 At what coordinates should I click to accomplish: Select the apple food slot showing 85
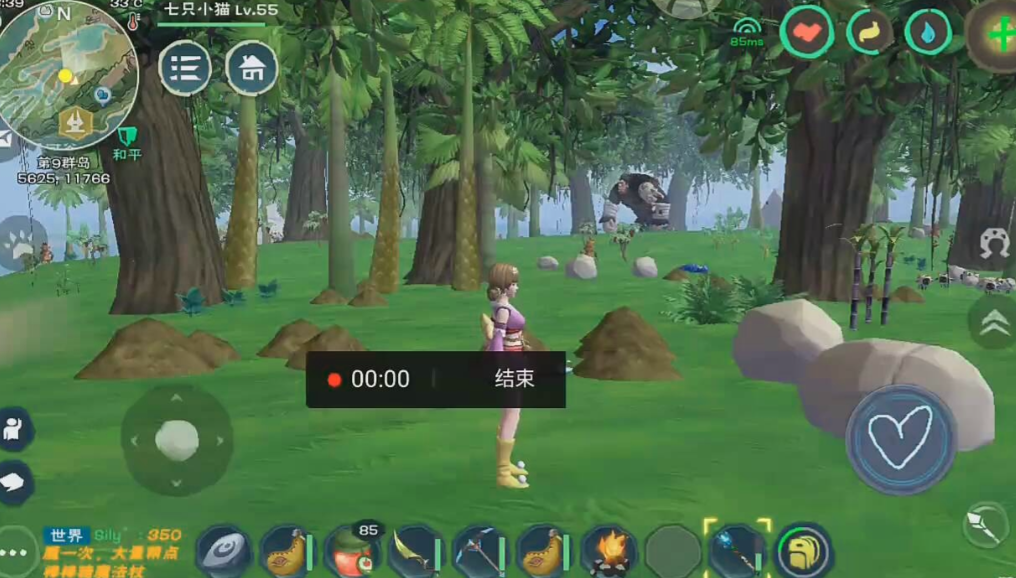click(x=351, y=551)
